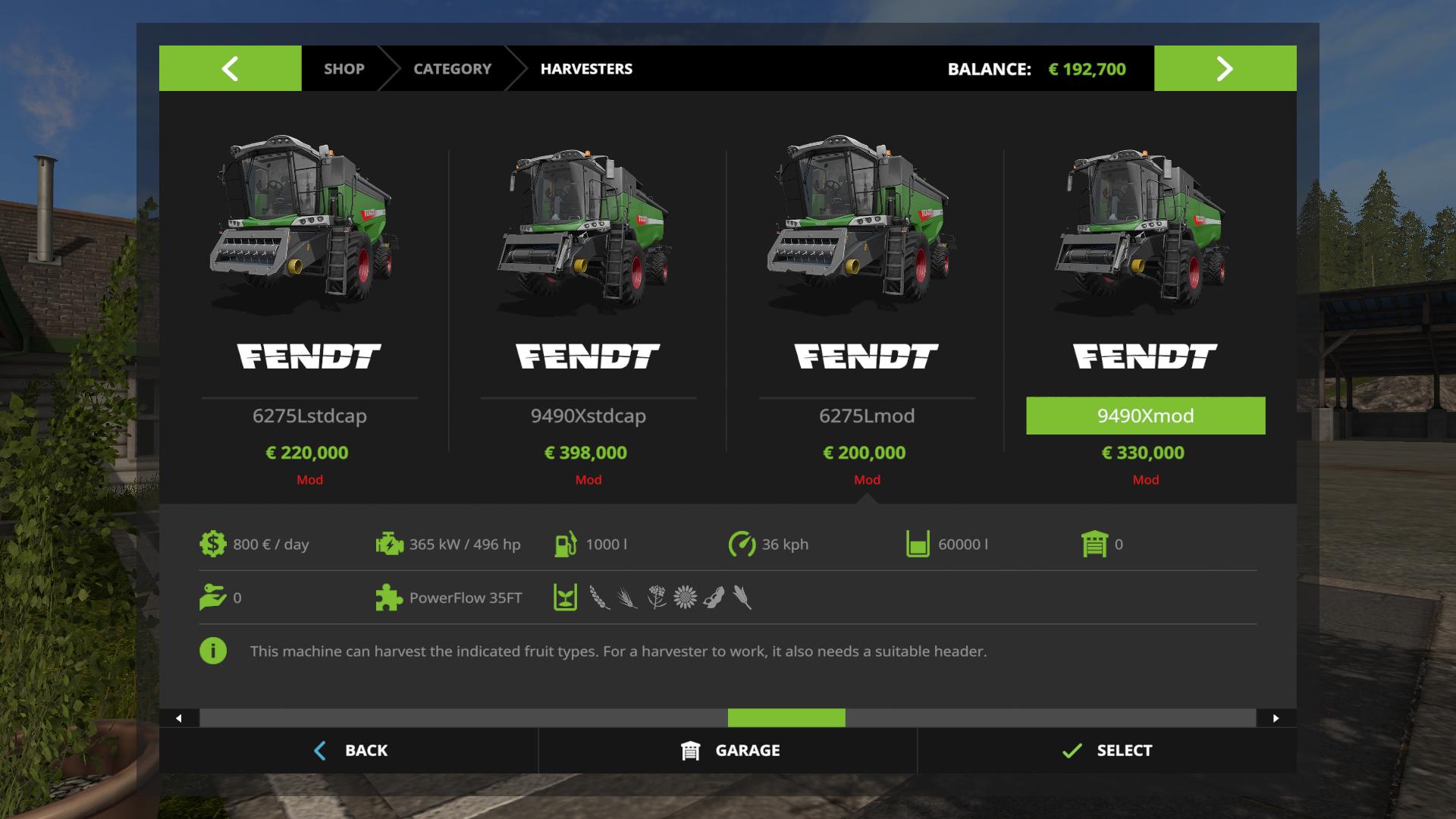Viewport: 1456px width, 819px height.
Task: Click the scrollbar's right arrow
Action: 1276,718
